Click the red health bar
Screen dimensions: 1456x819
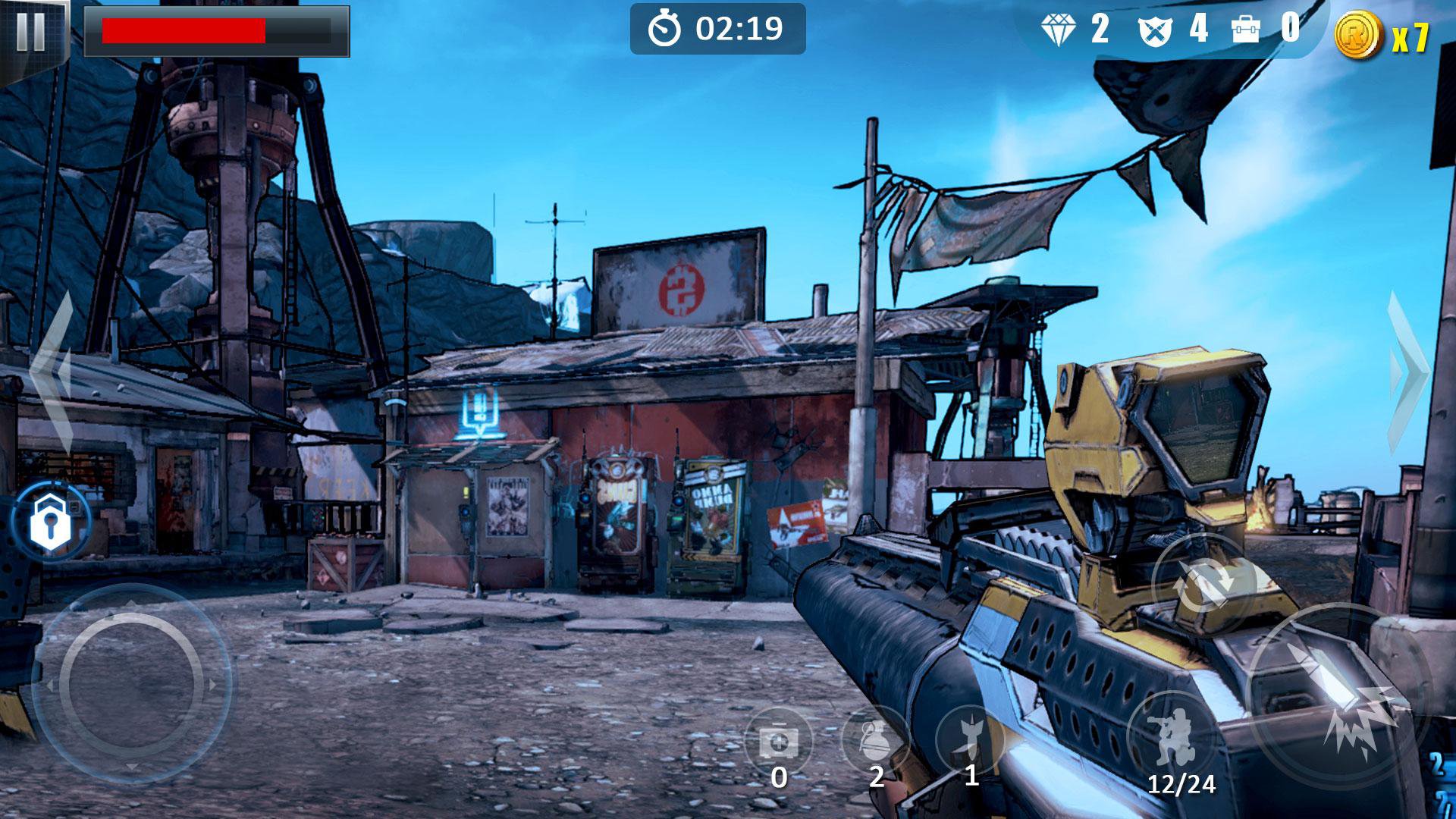(186, 30)
